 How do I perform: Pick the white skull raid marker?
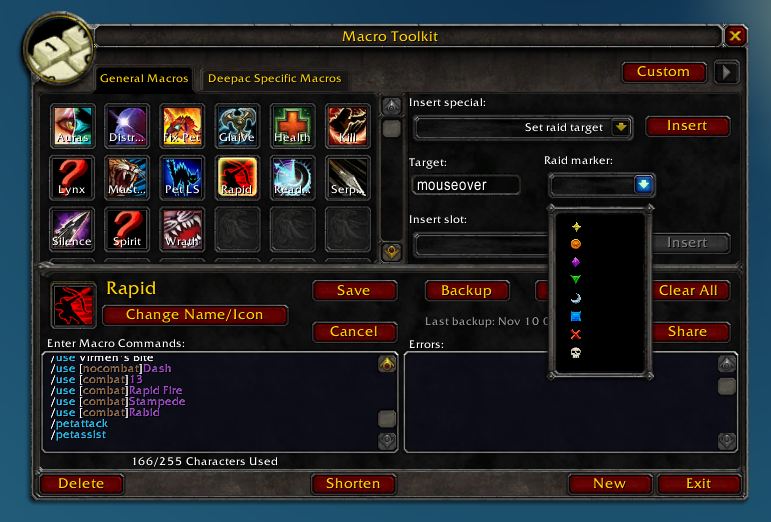click(x=575, y=353)
